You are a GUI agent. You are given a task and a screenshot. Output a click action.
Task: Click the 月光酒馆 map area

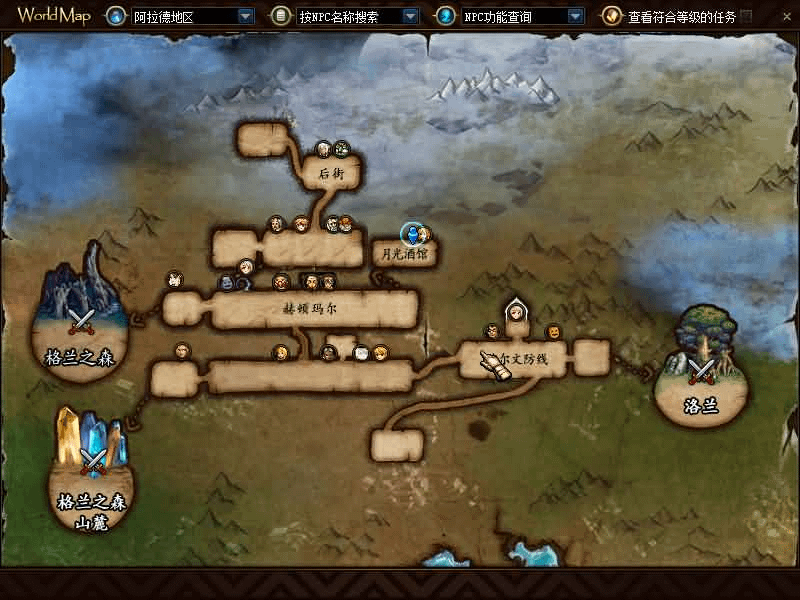click(404, 254)
